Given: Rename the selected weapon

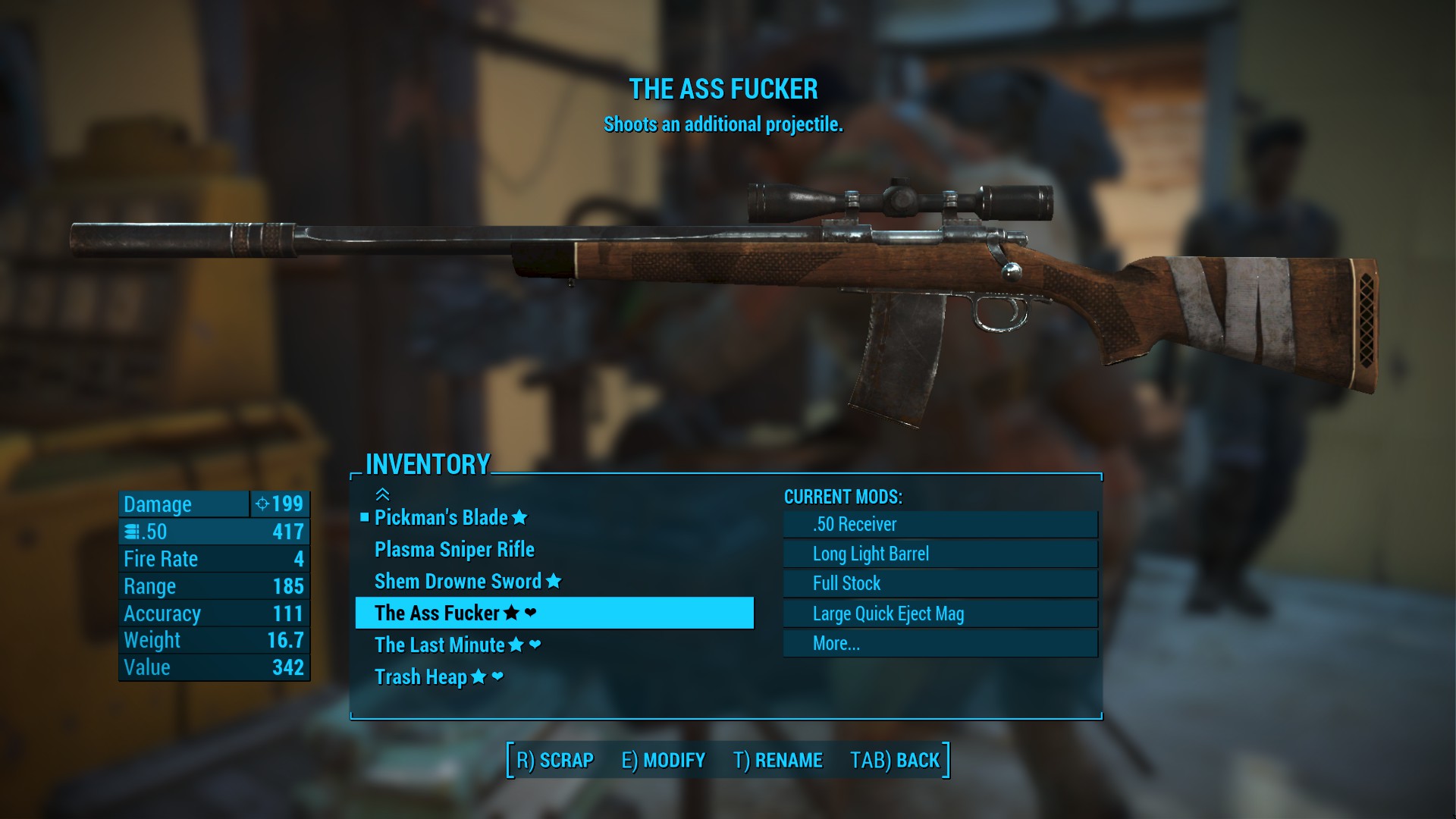Looking at the screenshot, I should [778, 760].
